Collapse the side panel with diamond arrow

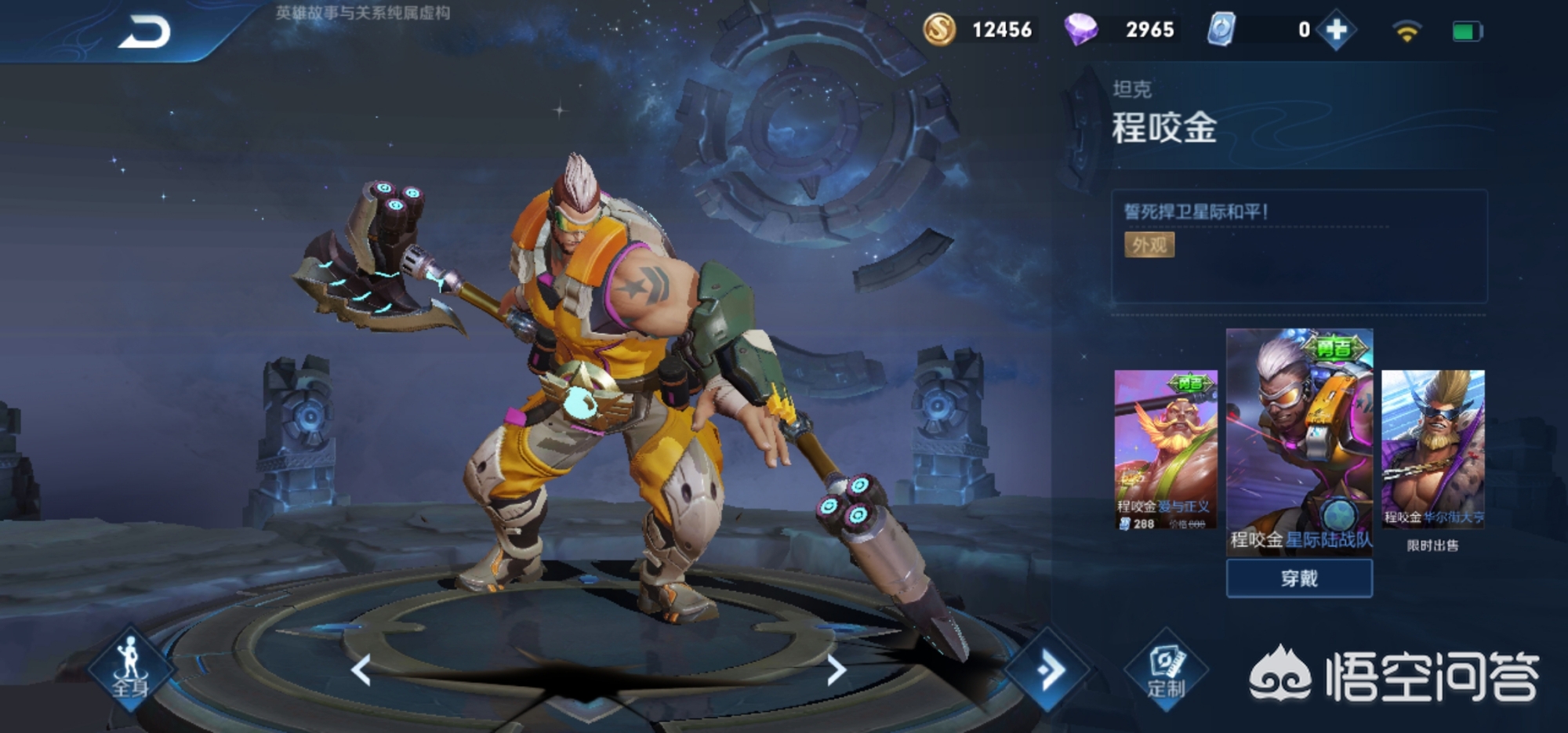(x=1048, y=670)
